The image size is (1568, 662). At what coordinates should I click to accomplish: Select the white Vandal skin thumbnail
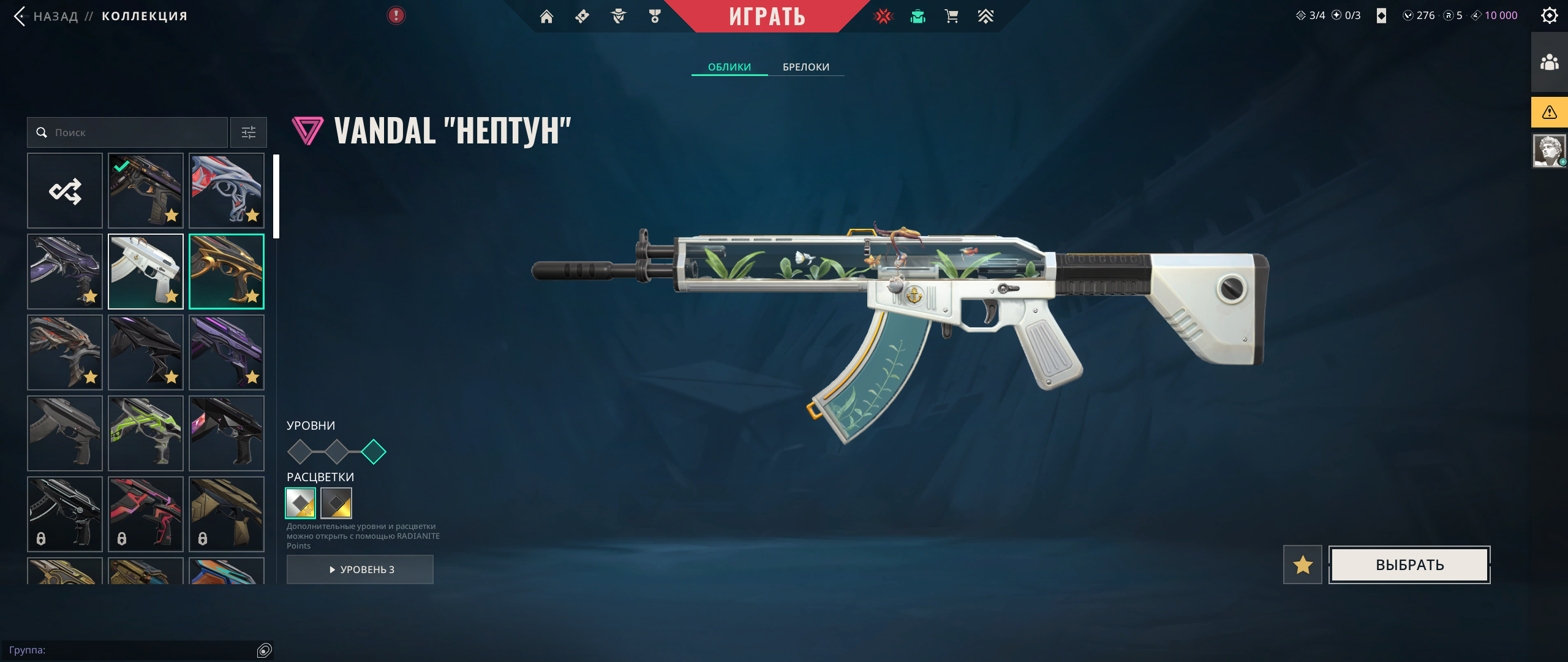146,272
